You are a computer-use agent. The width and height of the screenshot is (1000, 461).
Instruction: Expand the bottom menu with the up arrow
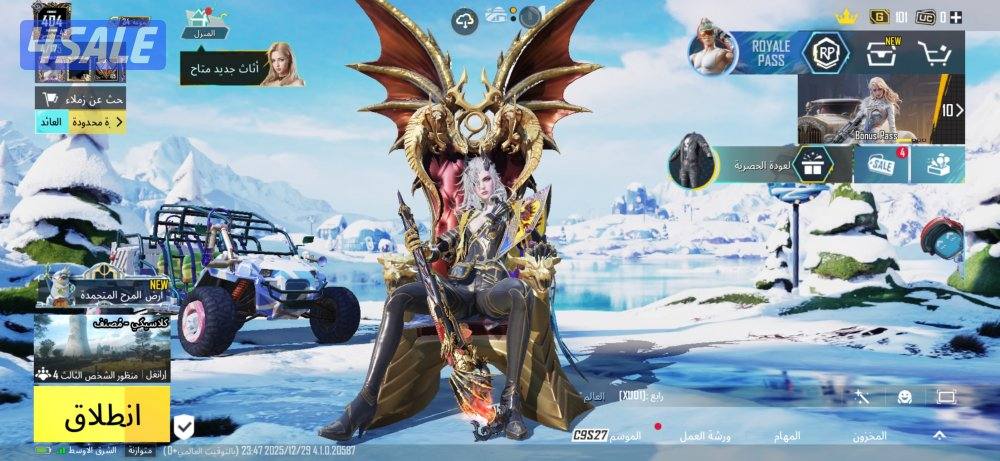[x=939, y=436]
